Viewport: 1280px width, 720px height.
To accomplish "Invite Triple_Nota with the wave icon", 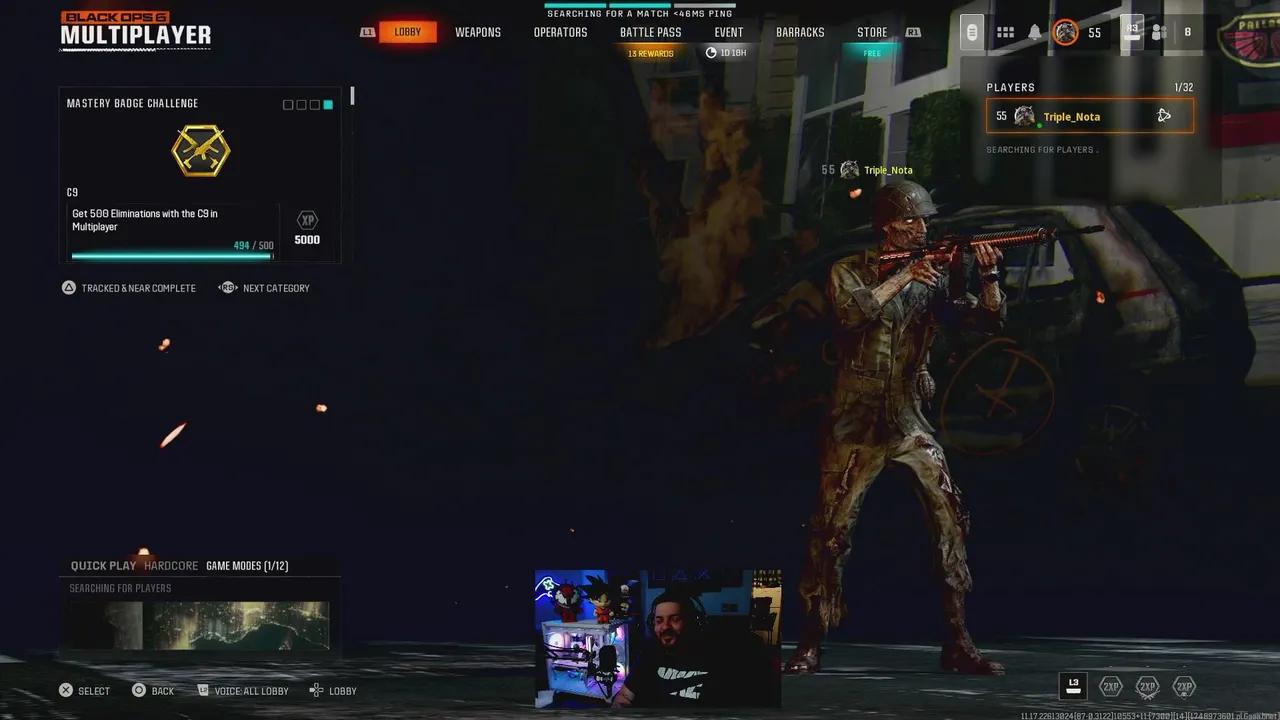I will point(1164,115).
